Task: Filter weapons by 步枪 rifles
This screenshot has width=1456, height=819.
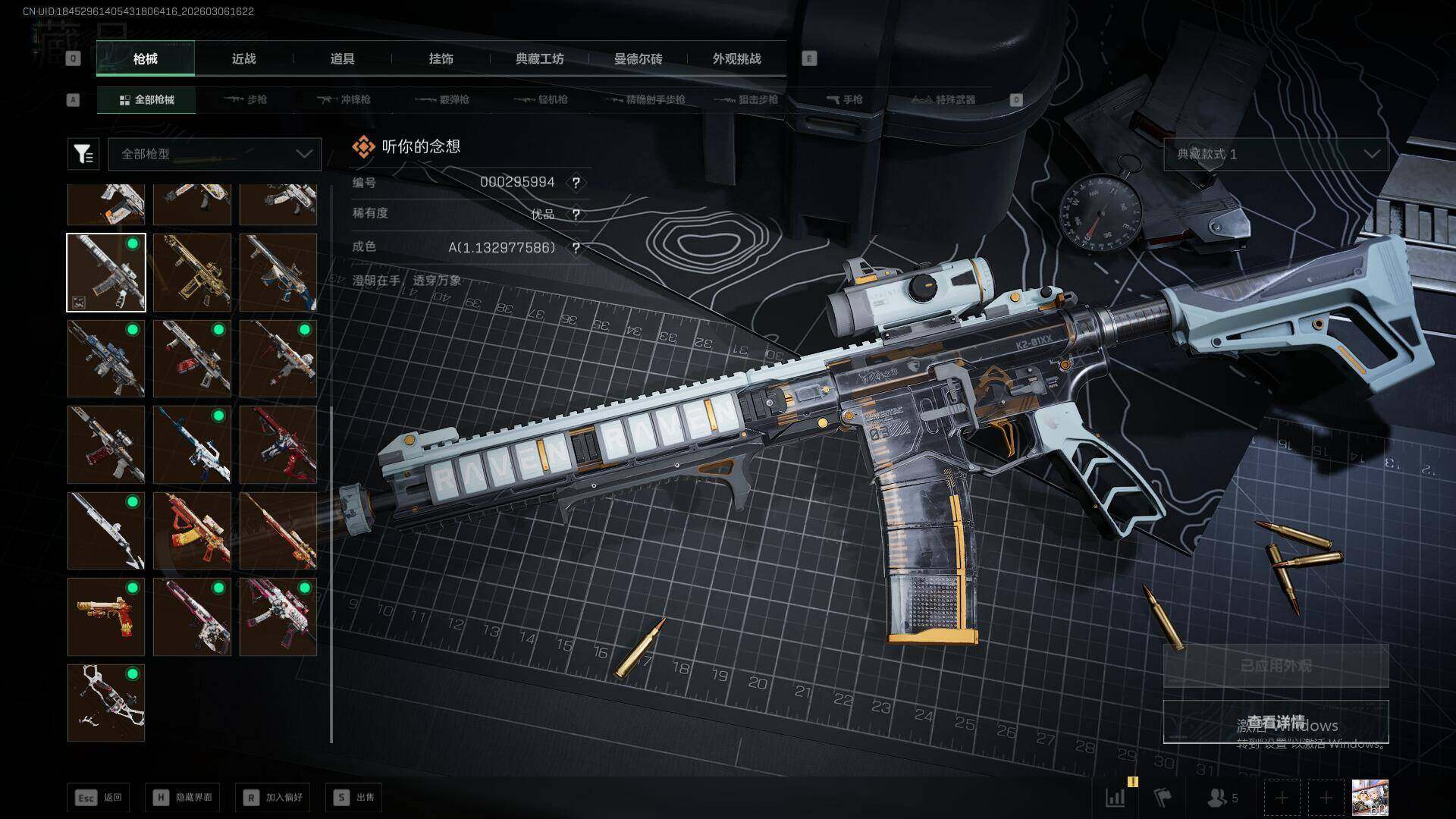Action: click(246, 100)
